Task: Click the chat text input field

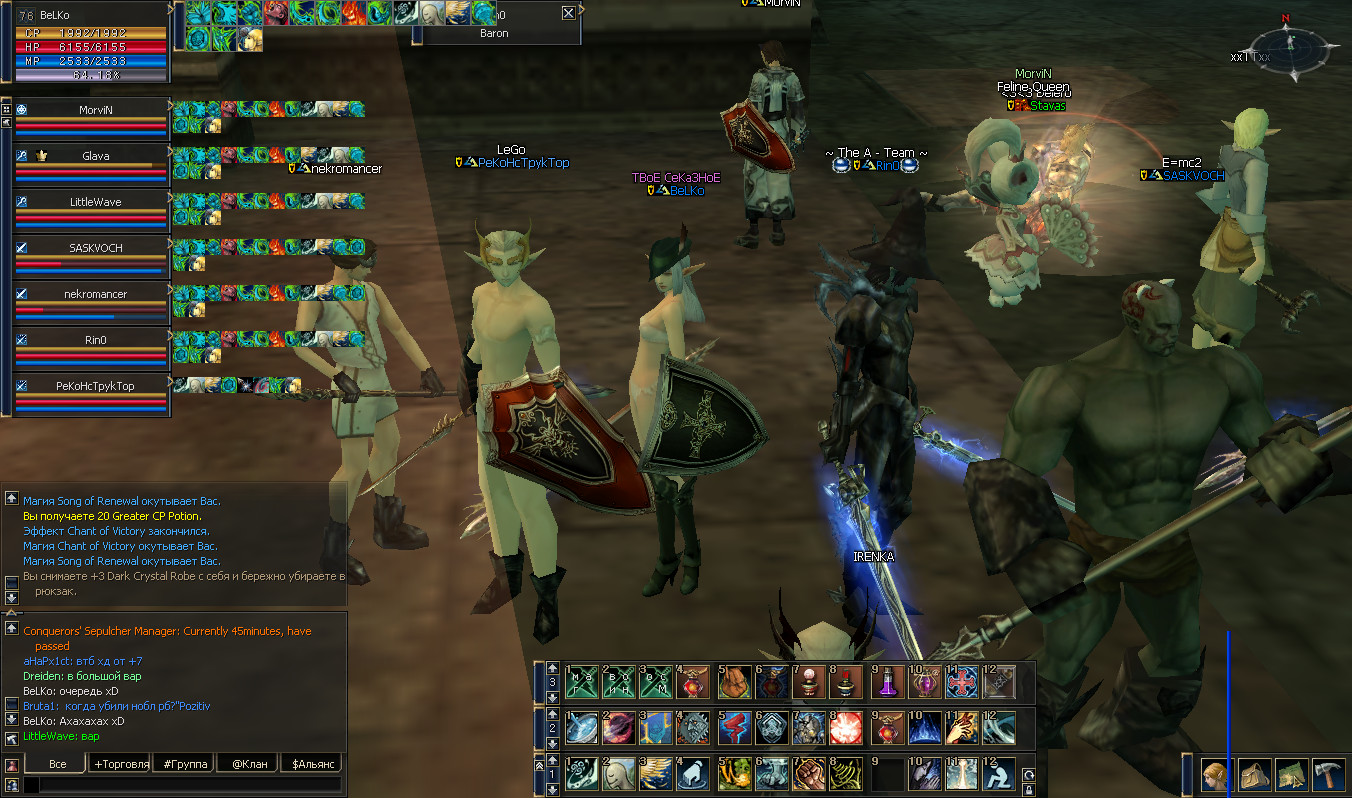Action: [185, 785]
